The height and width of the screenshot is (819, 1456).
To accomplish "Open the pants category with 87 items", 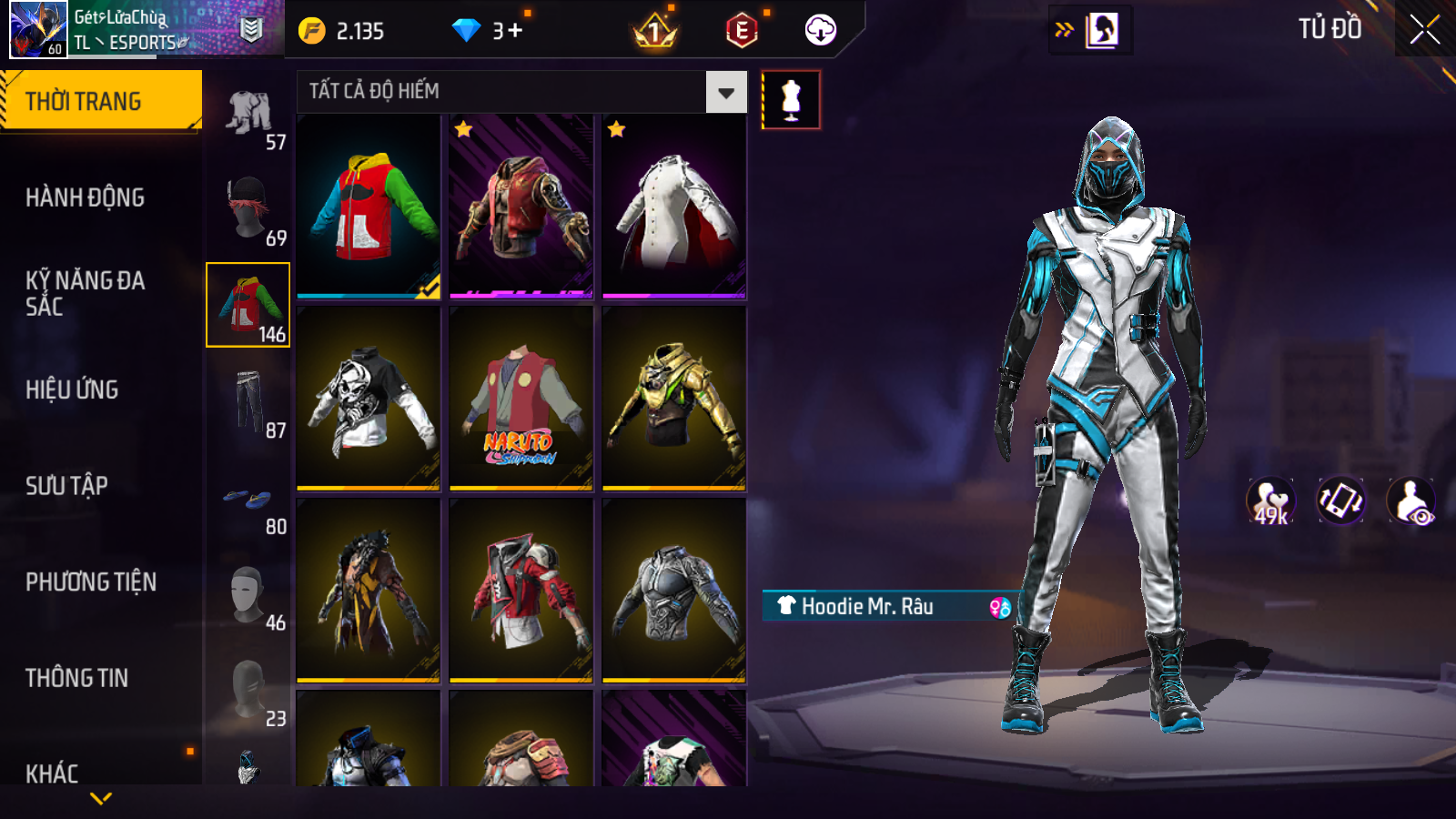I will [x=248, y=401].
